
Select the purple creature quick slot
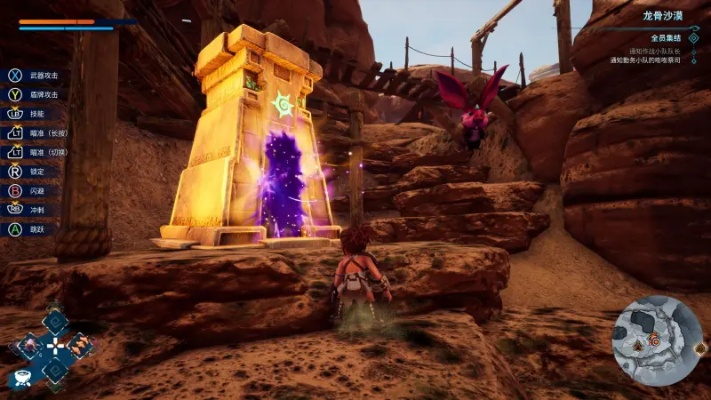tap(29, 347)
